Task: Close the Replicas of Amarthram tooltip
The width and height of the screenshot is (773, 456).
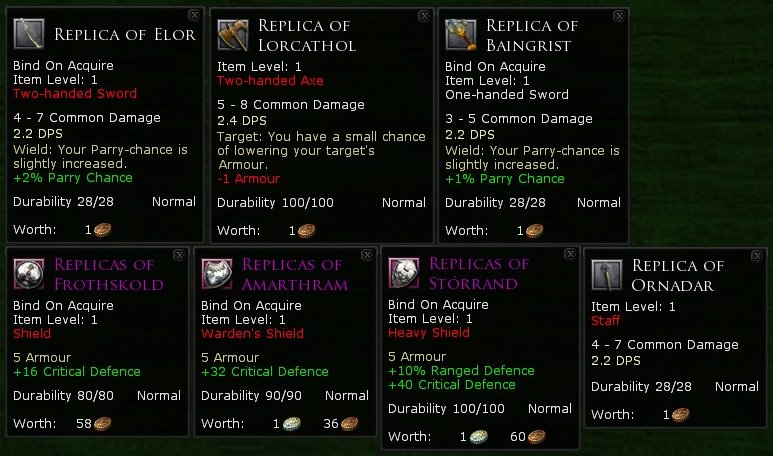Action: pos(366,255)
